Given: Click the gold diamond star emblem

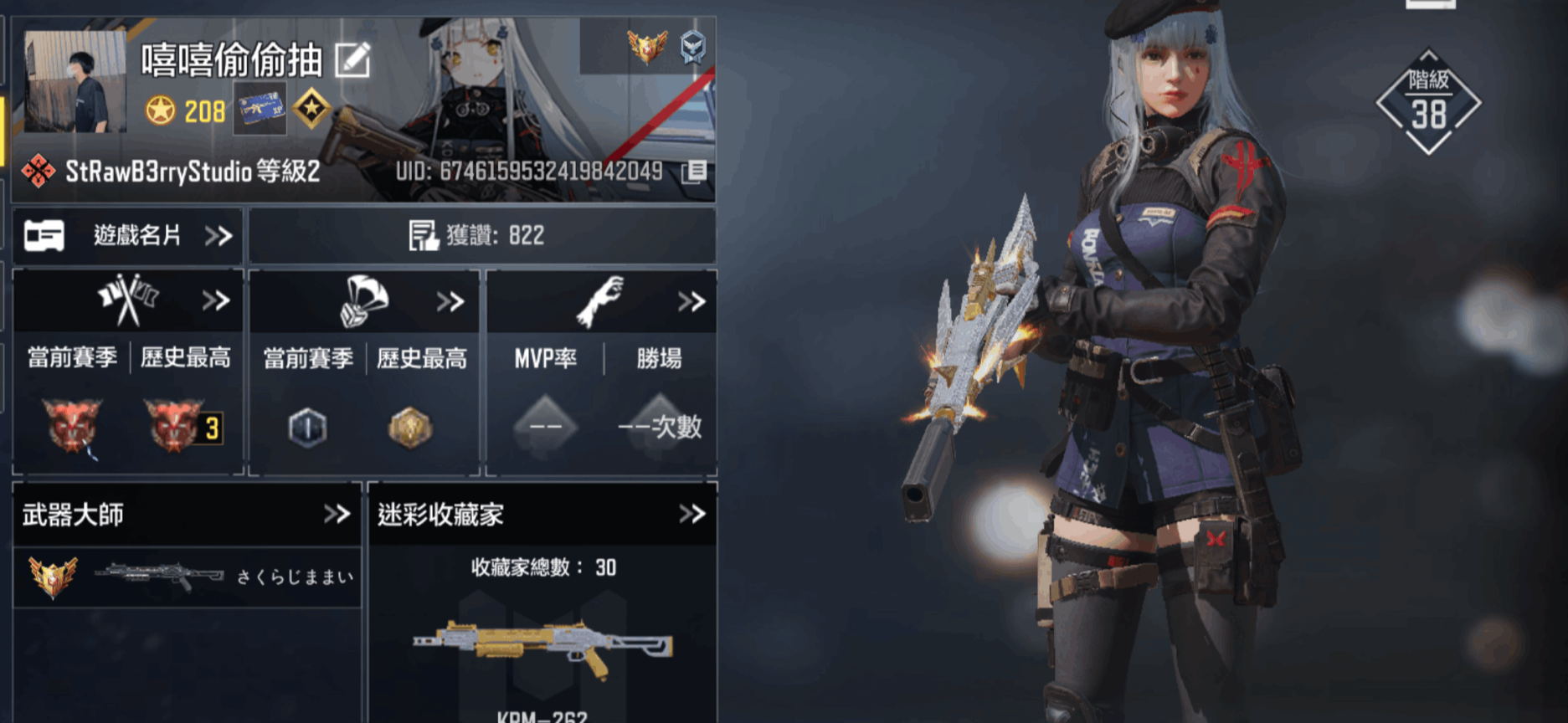Looking at the screenshot, I should tap(311, 109).
